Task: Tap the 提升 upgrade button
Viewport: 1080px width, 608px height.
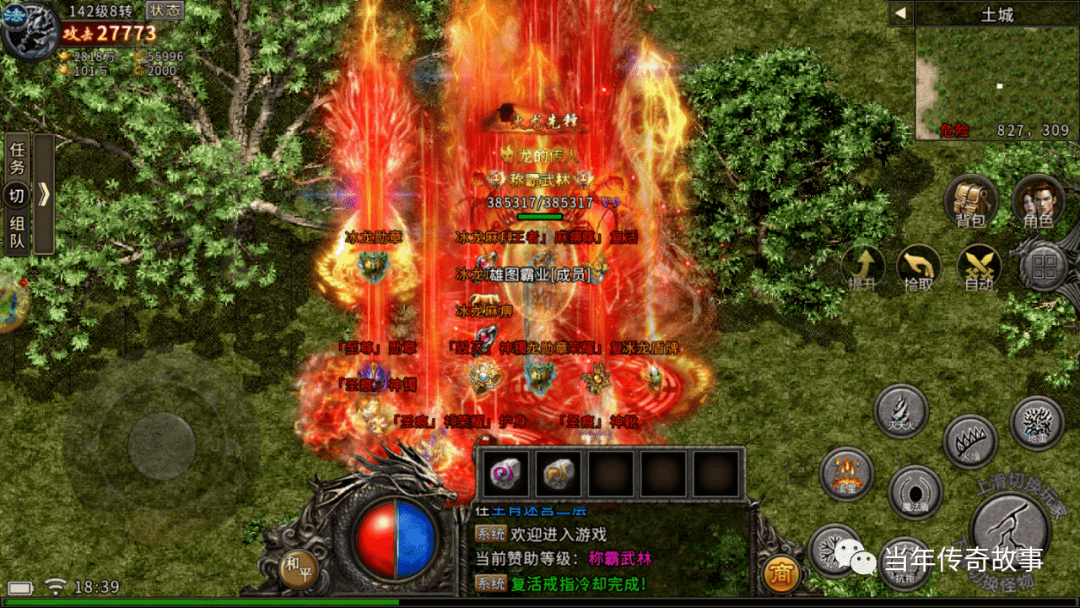Action: click(x=862, y=267)
